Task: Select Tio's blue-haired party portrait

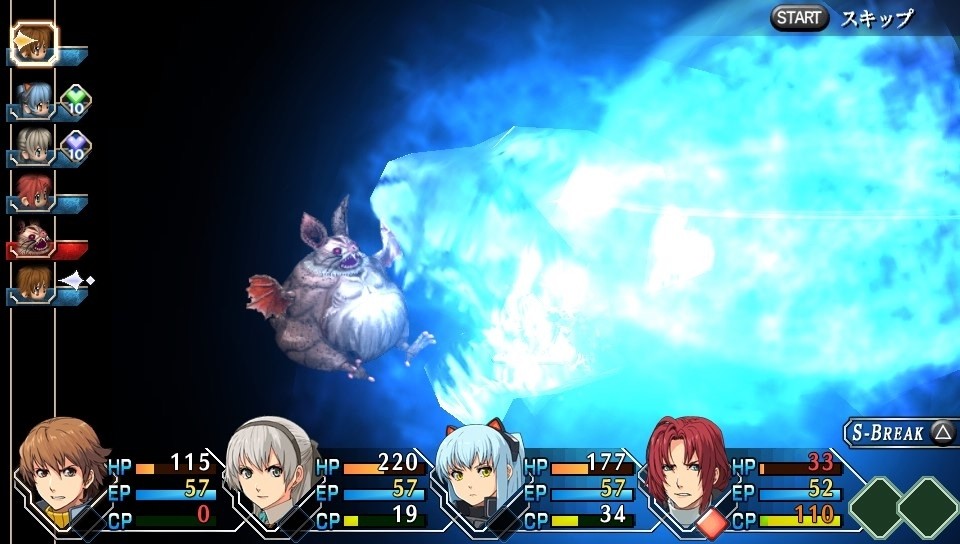Action: pyautogui.click(x=477, y=468)
